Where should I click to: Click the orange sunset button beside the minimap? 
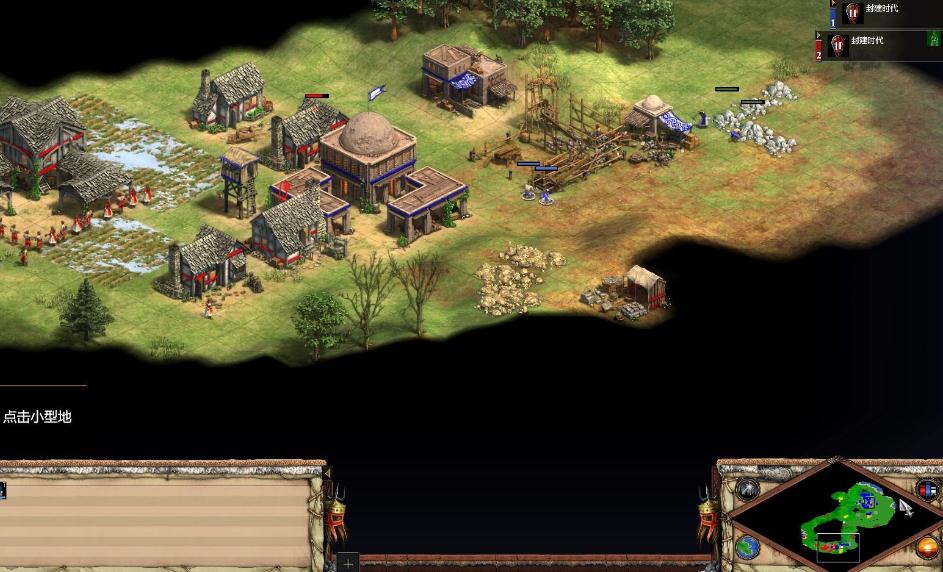(x=927, y=547)
